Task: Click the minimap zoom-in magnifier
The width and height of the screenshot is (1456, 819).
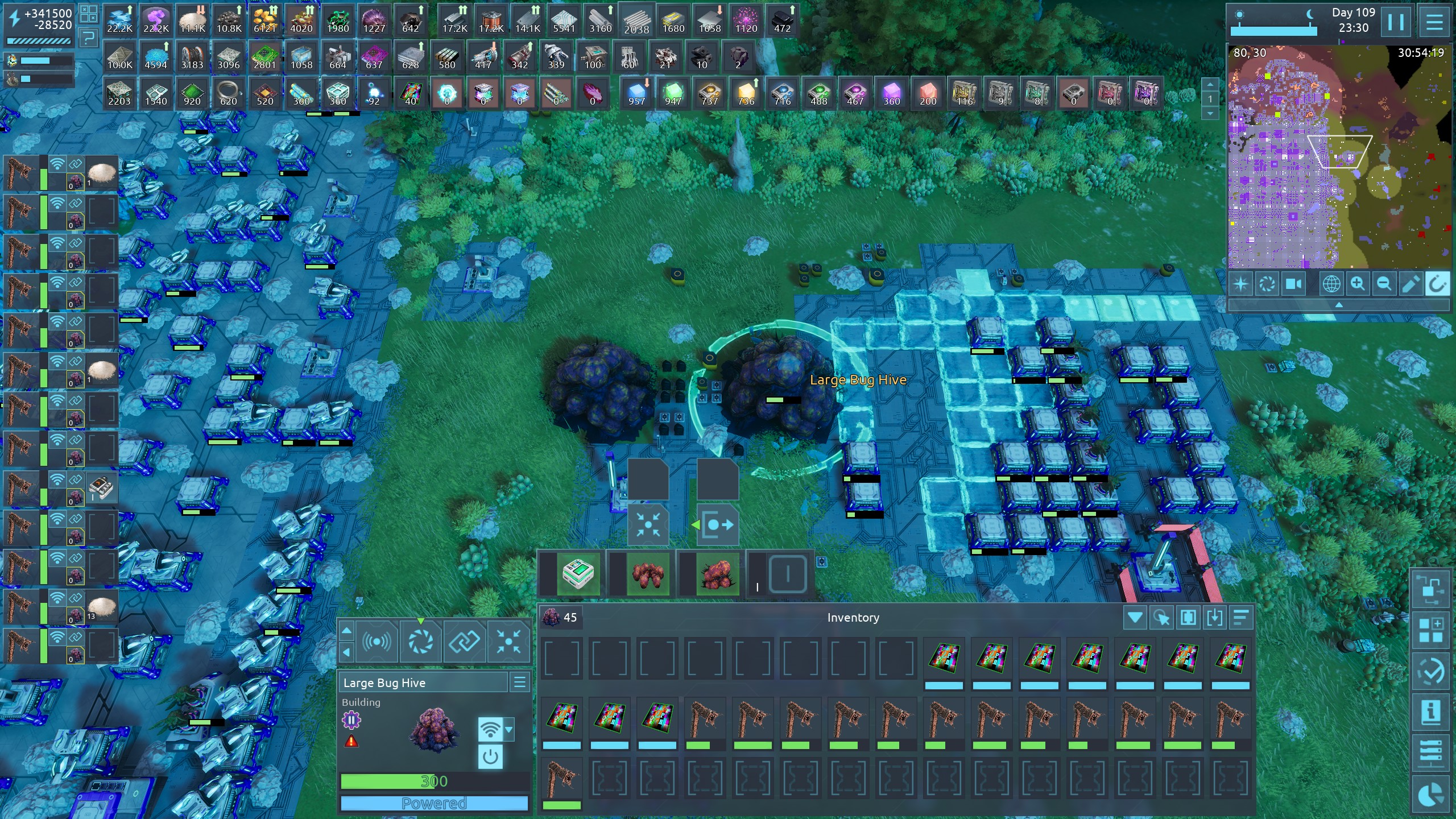Action: (x=1358, y=283)
